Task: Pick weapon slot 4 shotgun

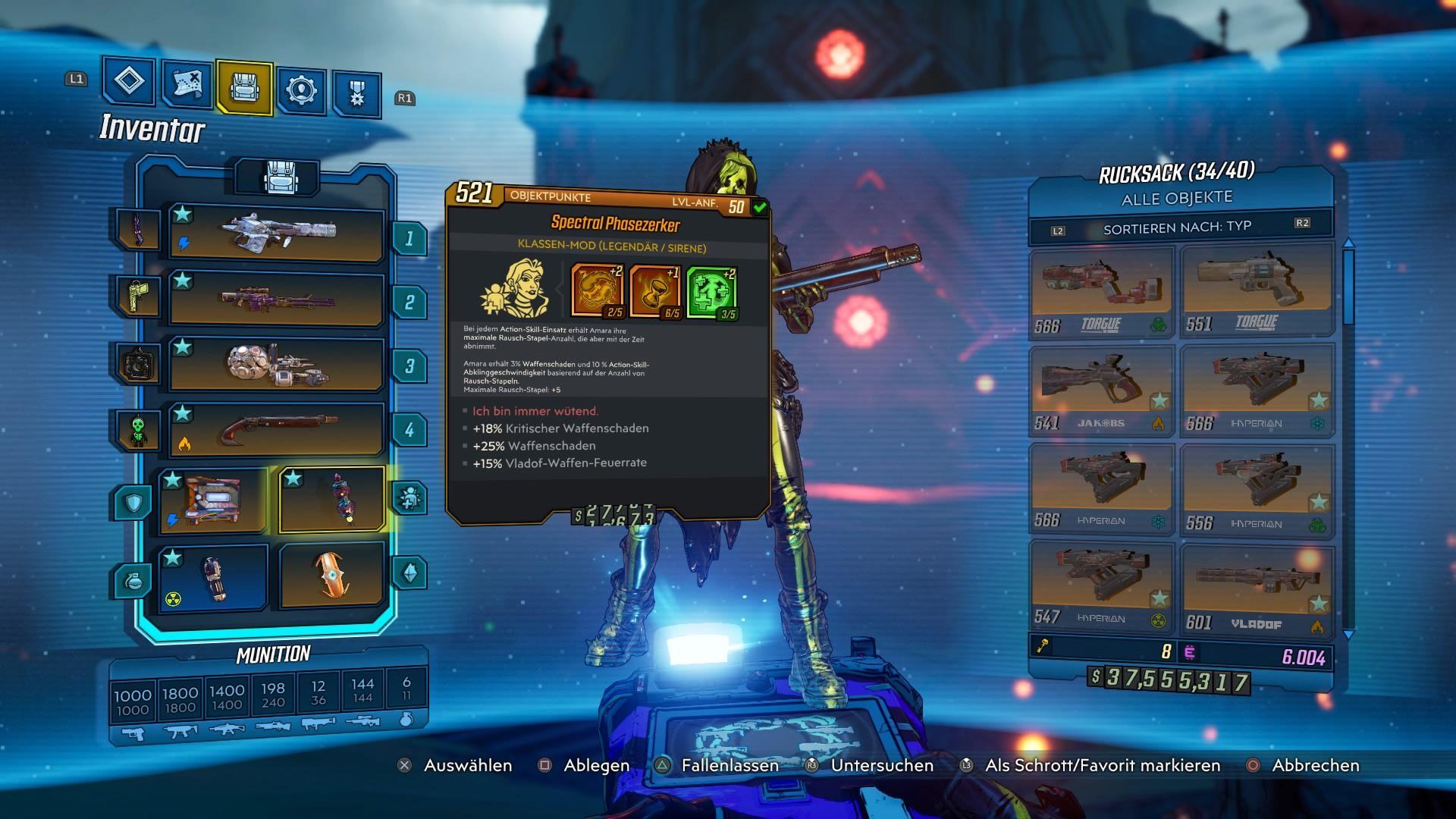Action: [x=276, y=430]
